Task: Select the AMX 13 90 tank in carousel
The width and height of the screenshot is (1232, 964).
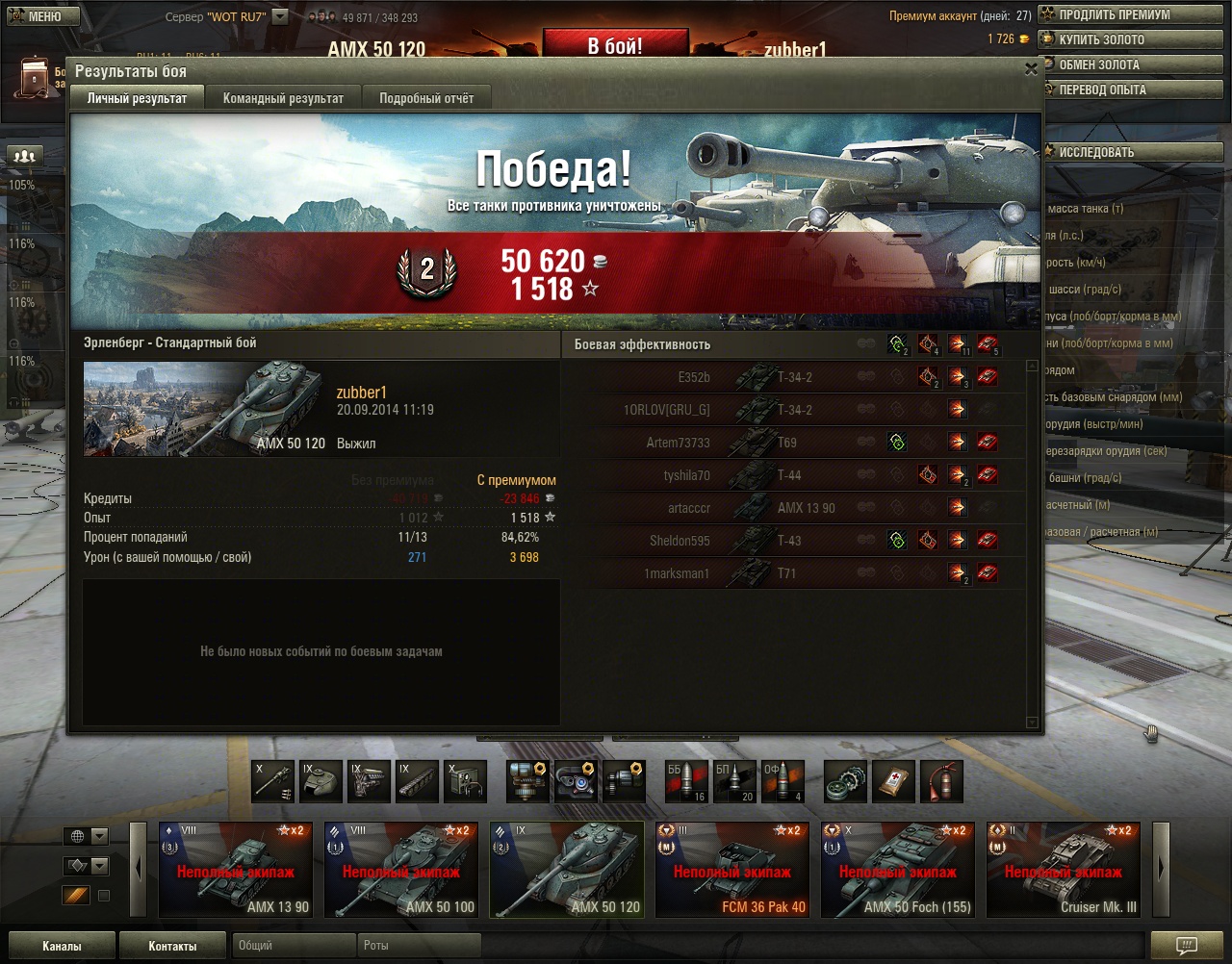Action: [x=236, y=869]
